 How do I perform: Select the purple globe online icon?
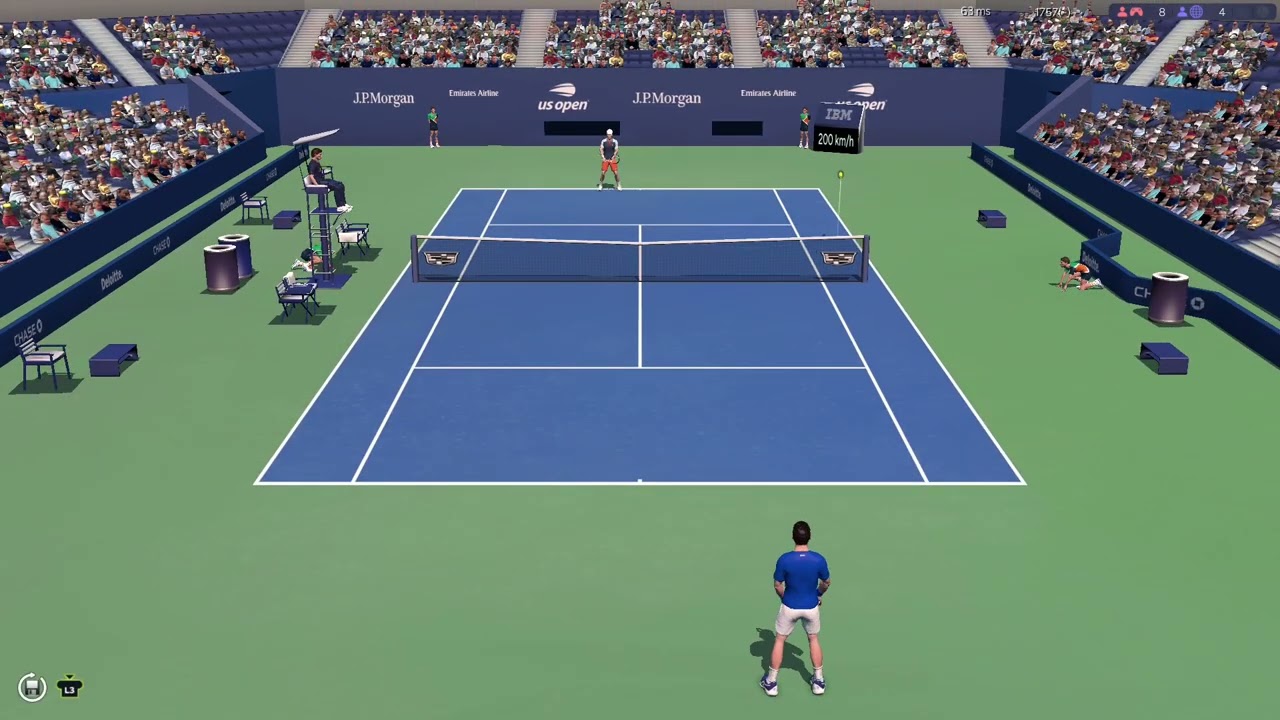[1196, 12]
